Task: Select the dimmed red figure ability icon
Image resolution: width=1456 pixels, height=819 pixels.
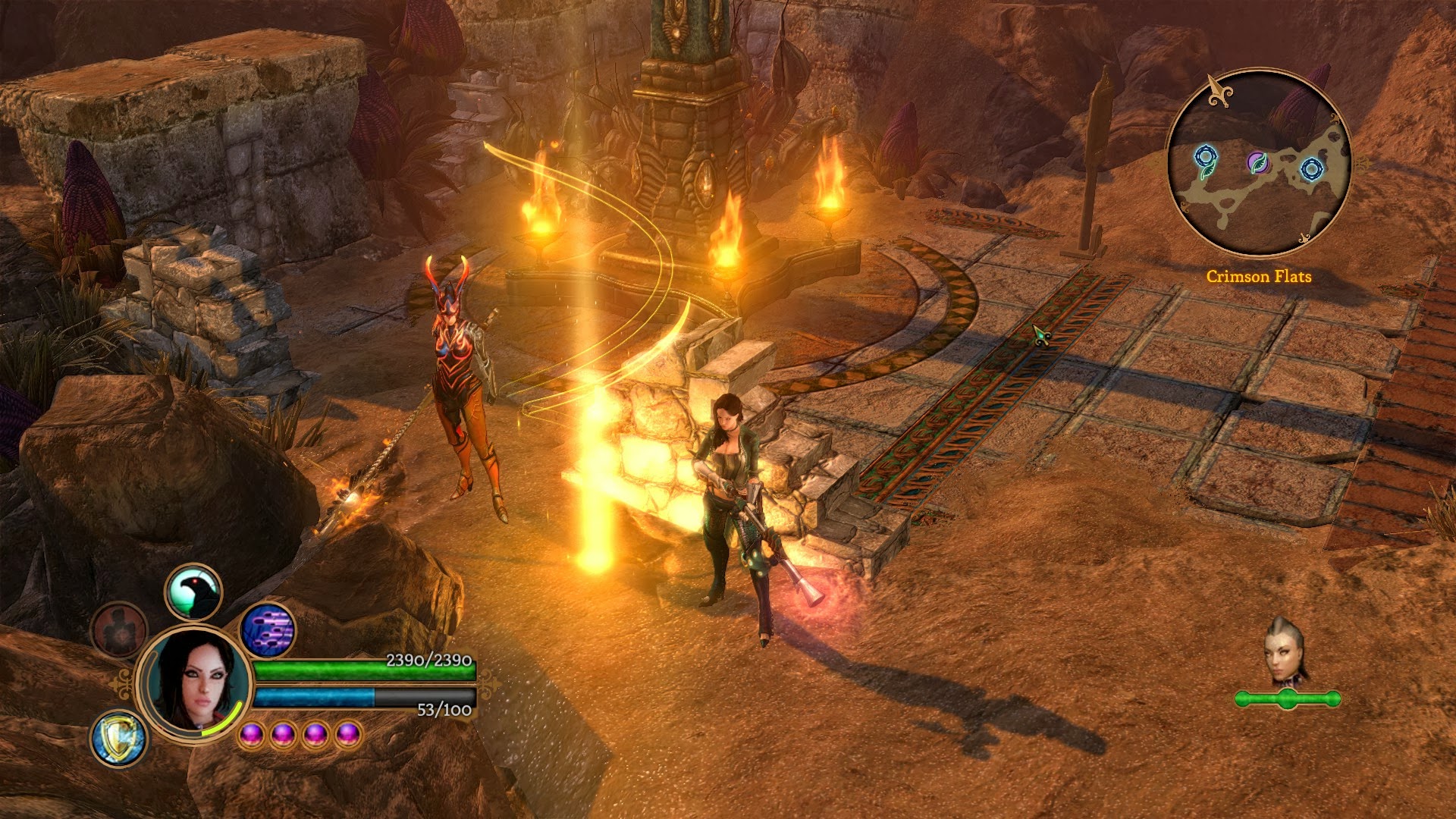Action: [x=119, y=630]
